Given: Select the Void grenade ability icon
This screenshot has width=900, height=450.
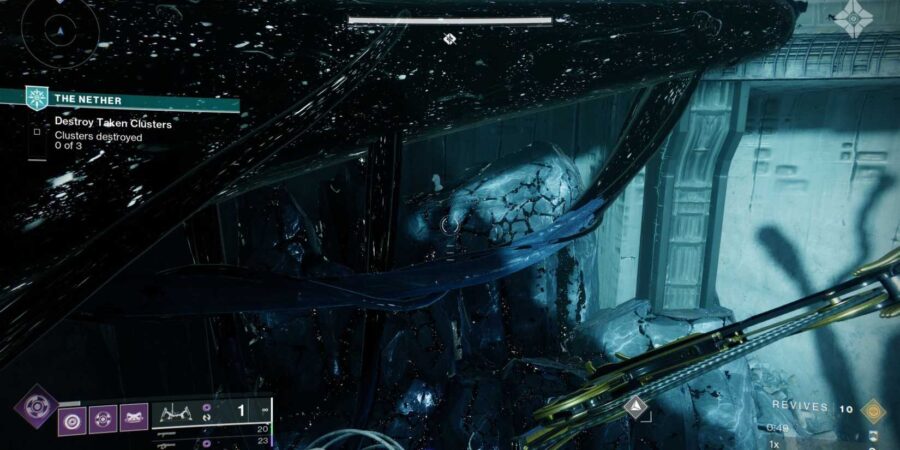Looking at the screenshot, I should (x=72, y=417).
